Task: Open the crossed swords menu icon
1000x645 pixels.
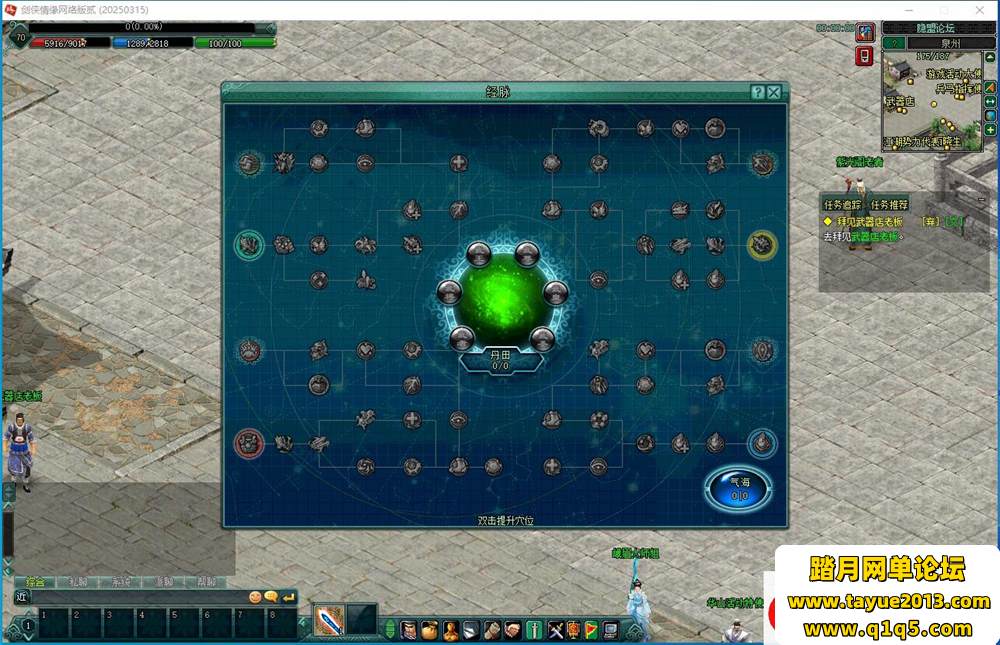Action: (x=556, y=629)
